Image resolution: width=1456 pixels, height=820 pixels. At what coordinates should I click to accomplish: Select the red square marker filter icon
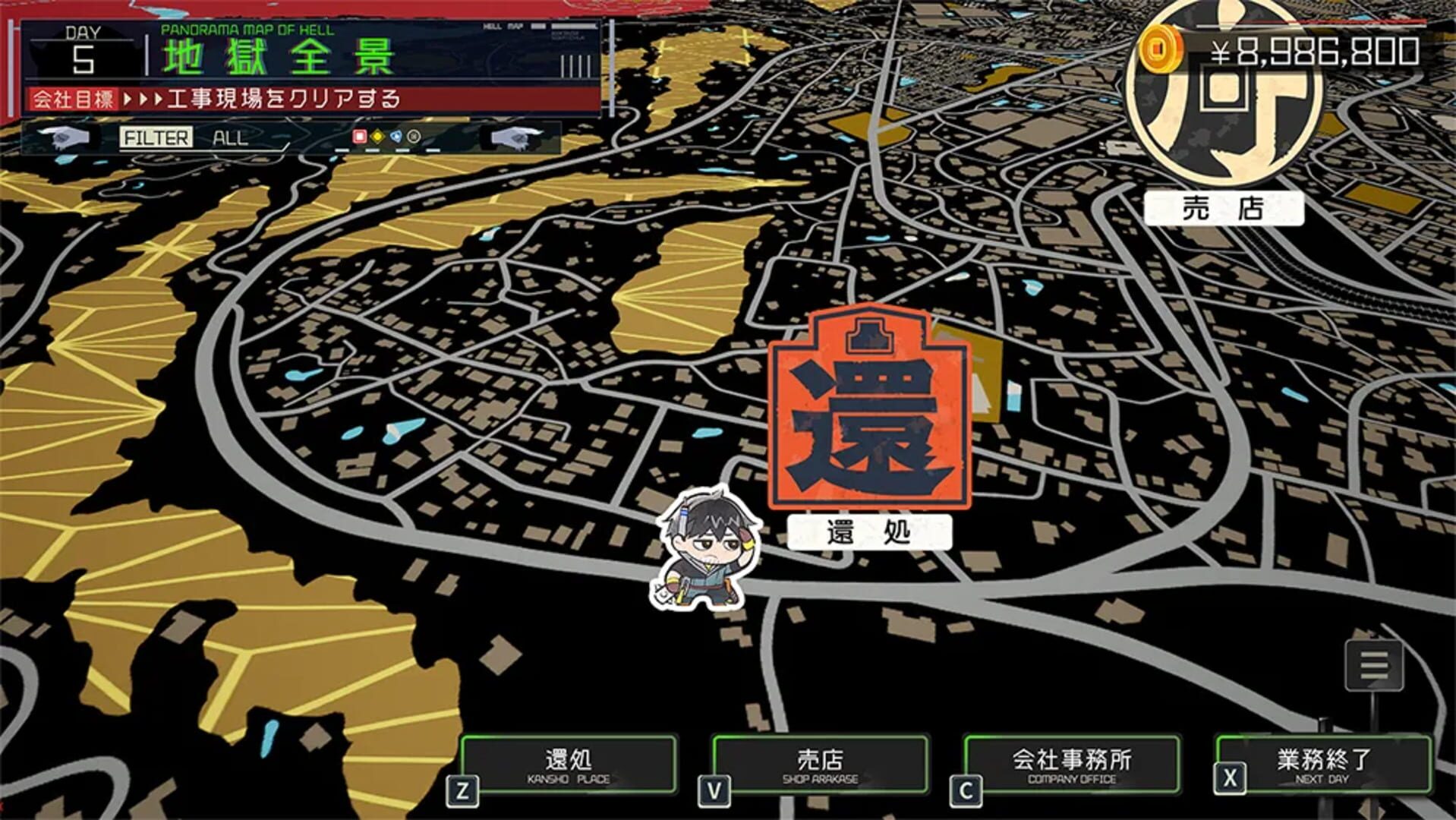[x=358, y=135]
